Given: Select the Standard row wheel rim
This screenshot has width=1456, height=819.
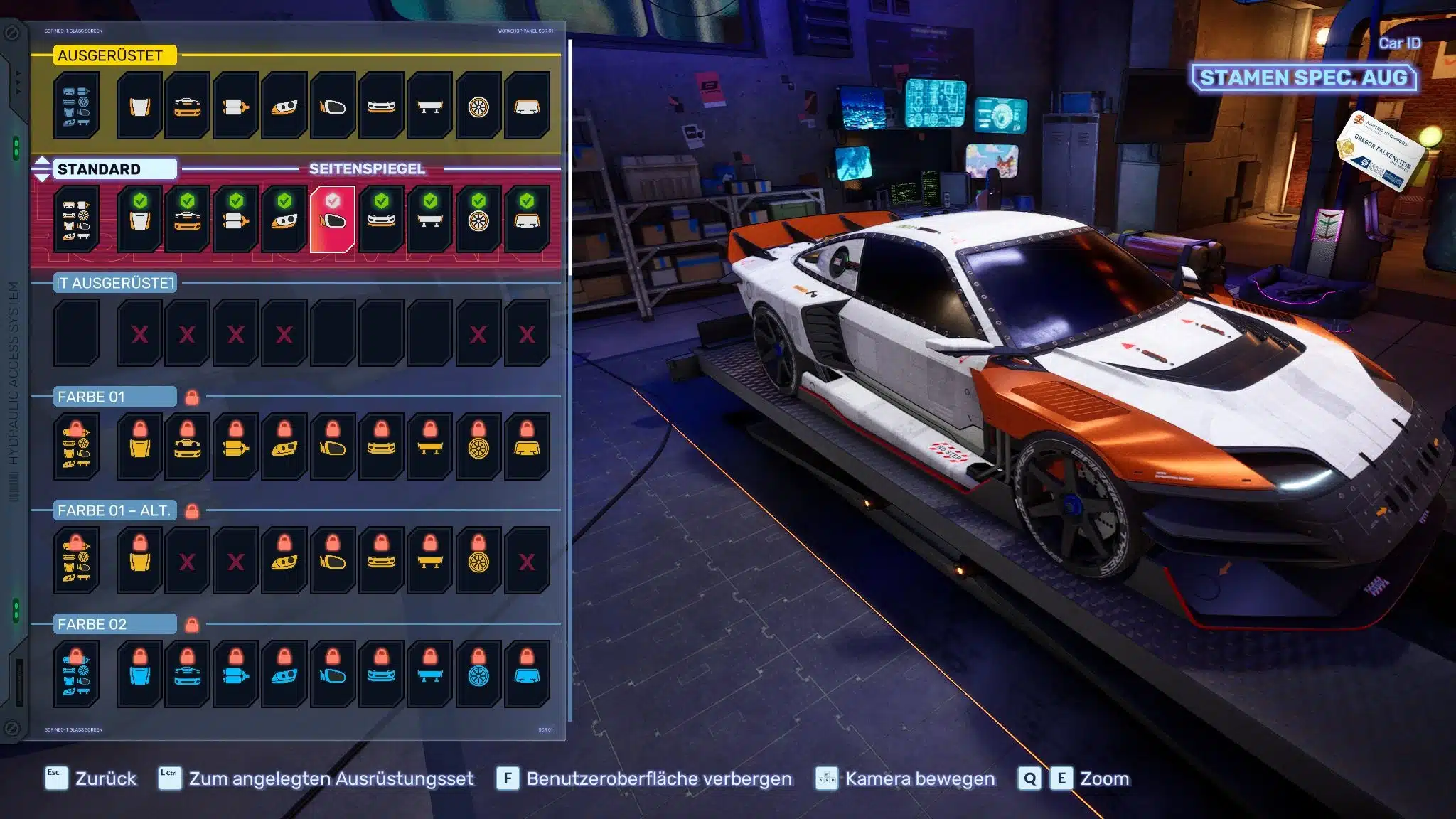Looking at the screenshot, I should [x=478, y=219].
